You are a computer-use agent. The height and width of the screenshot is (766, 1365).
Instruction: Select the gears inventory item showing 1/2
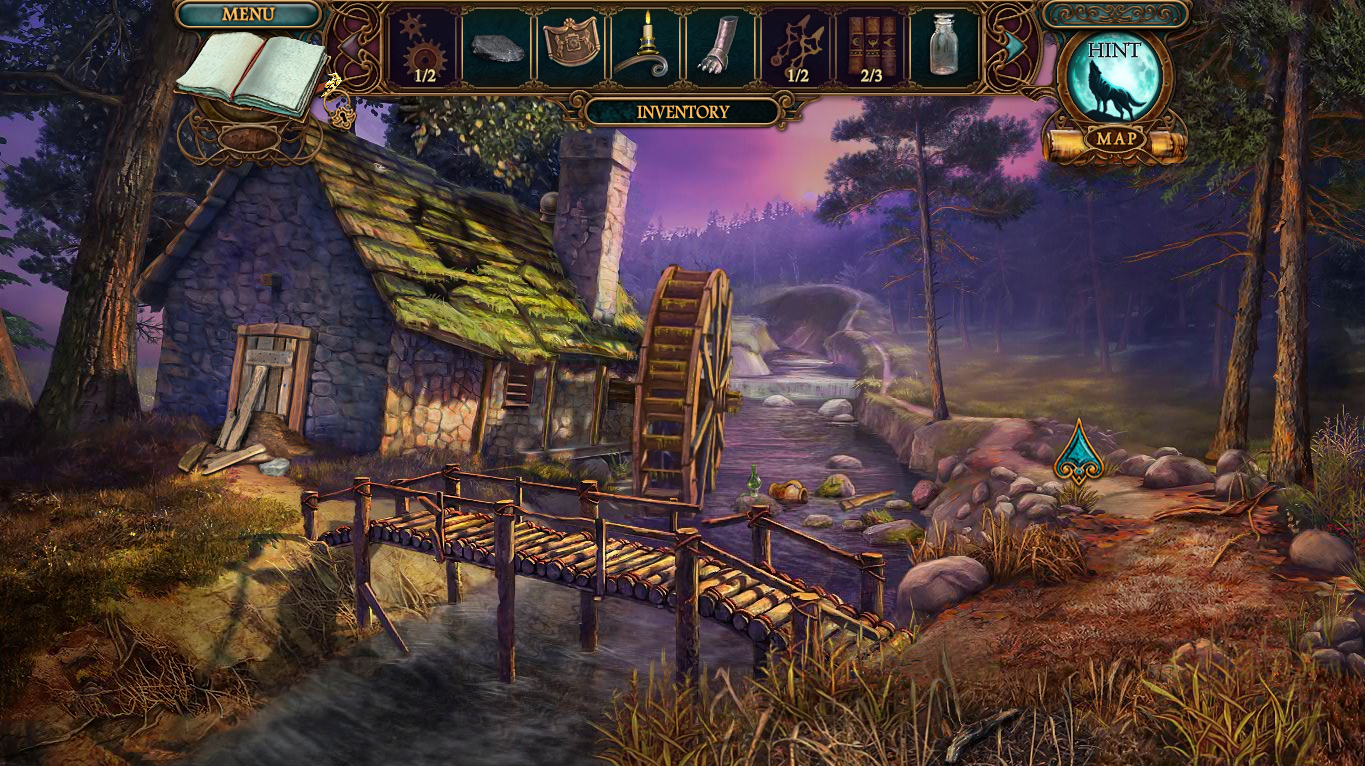click(x=422, y=45)
